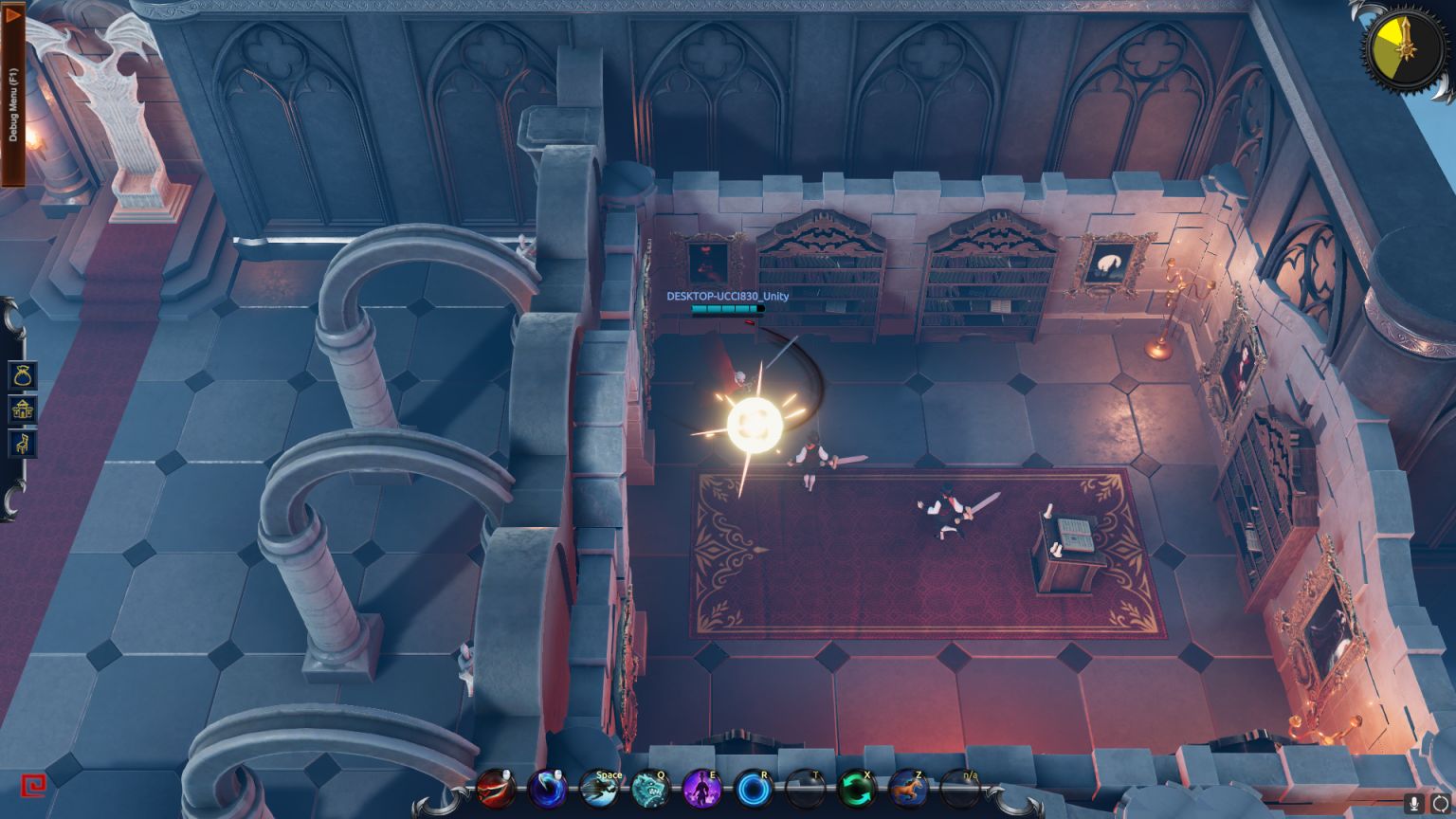Select the chair furniture icon

23,443
